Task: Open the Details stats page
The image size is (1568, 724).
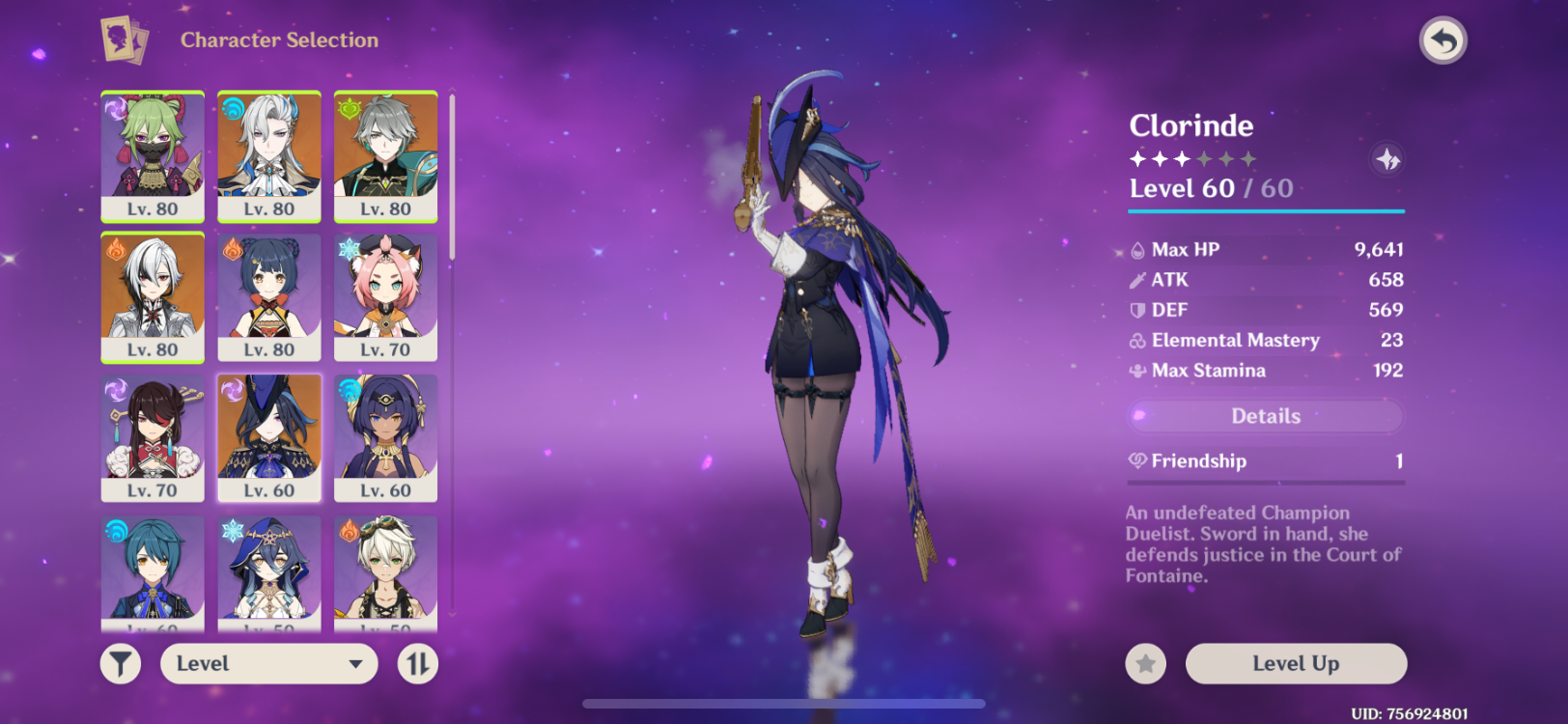Action: click(1265, 415)
